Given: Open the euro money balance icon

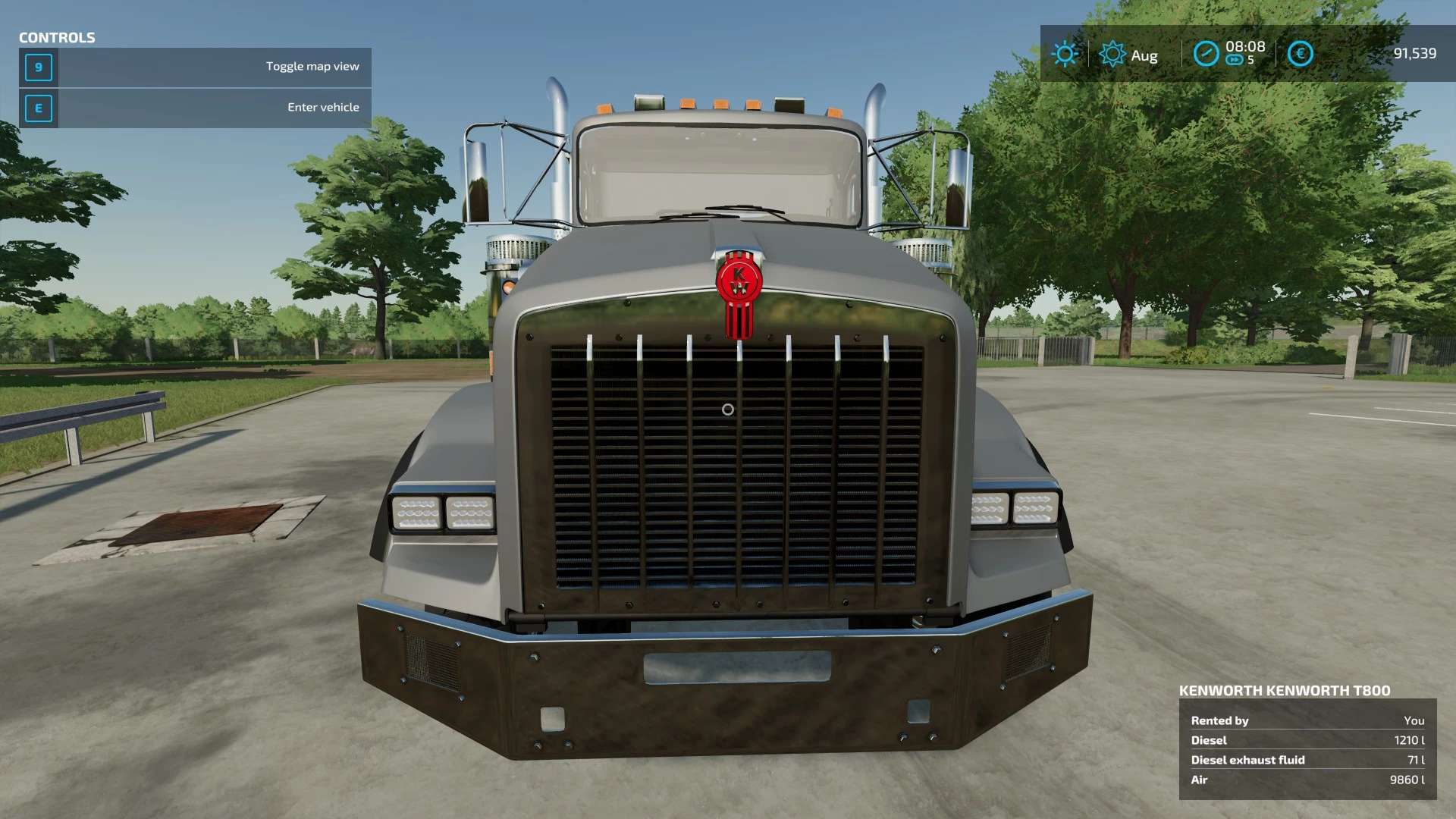Looking at the screenshot, I should coord(1300,54).
